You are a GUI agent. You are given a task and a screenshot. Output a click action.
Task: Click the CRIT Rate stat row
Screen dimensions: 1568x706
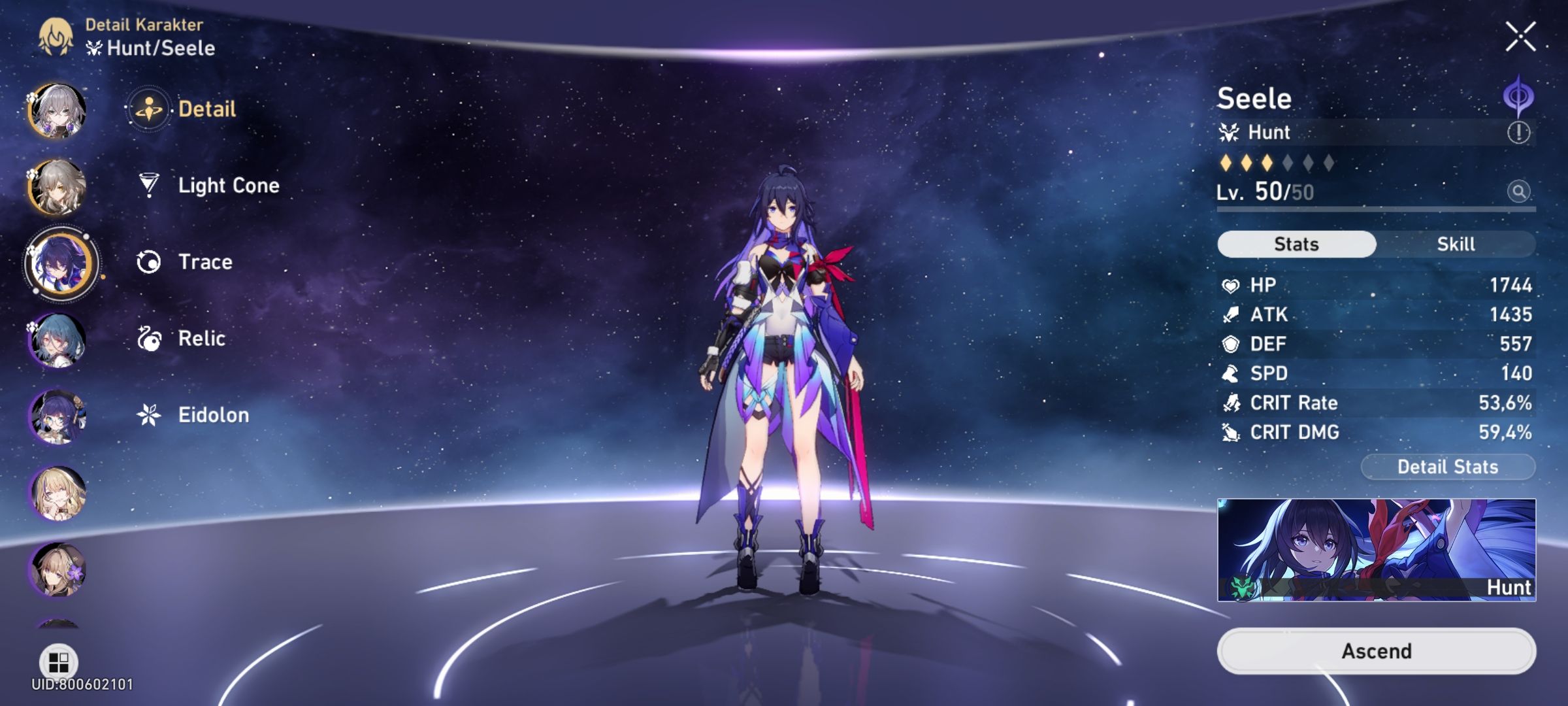pyautogui.click(x=1372, y=403)
